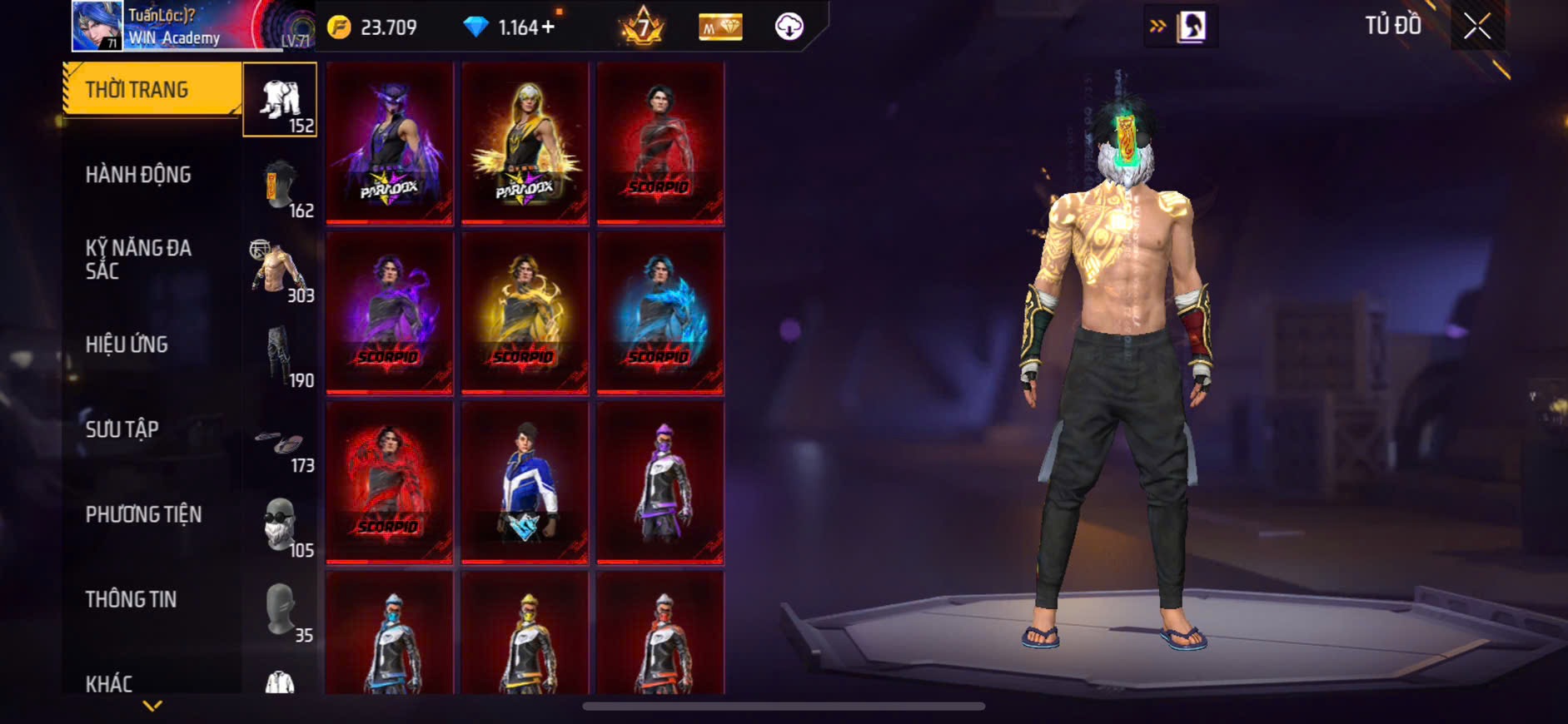Tap the cloud download icon
This screenshot has width=1568, height=724.
click(789, 27)
